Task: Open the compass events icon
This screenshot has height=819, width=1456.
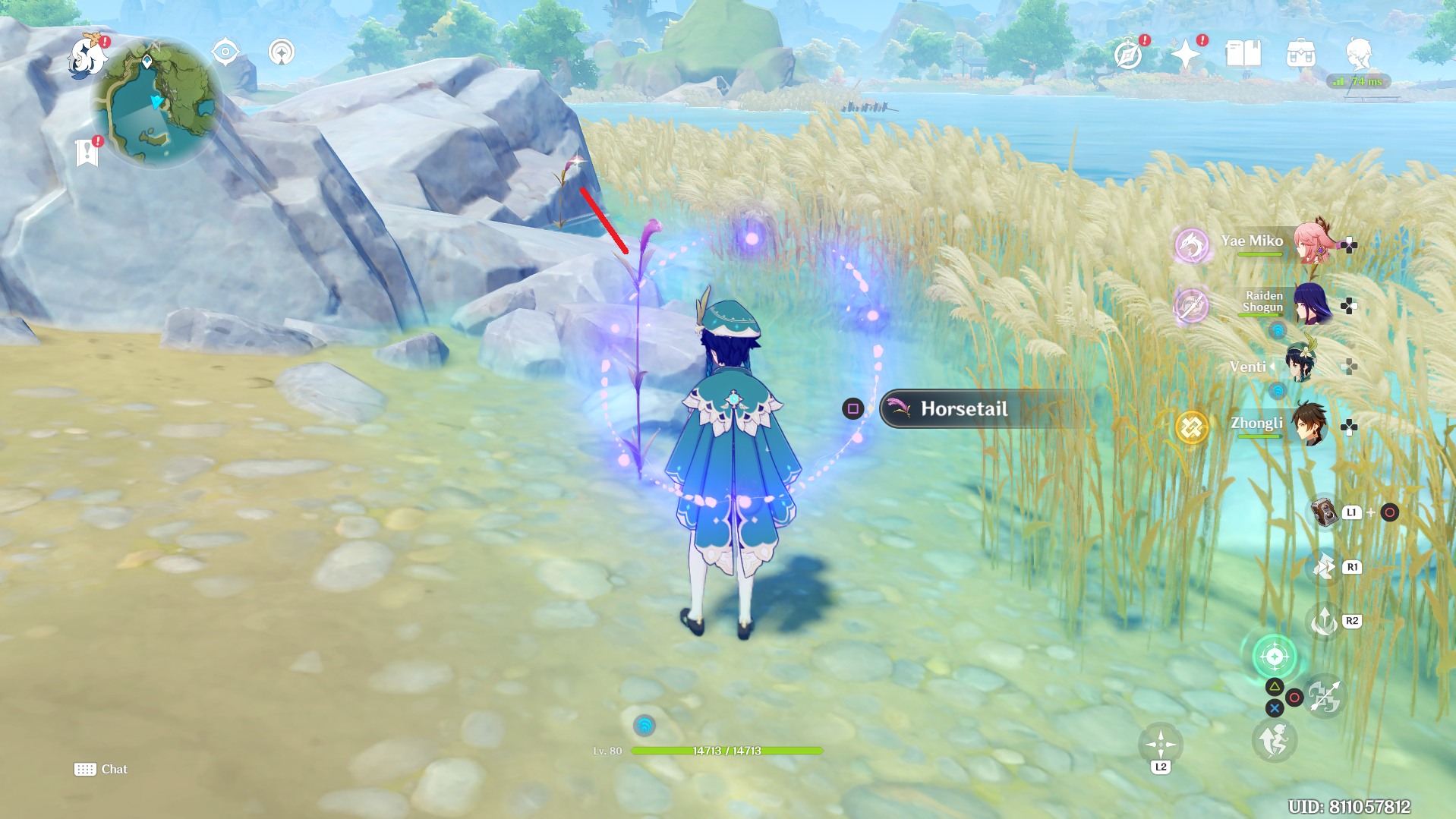Action: point(1128,55)
